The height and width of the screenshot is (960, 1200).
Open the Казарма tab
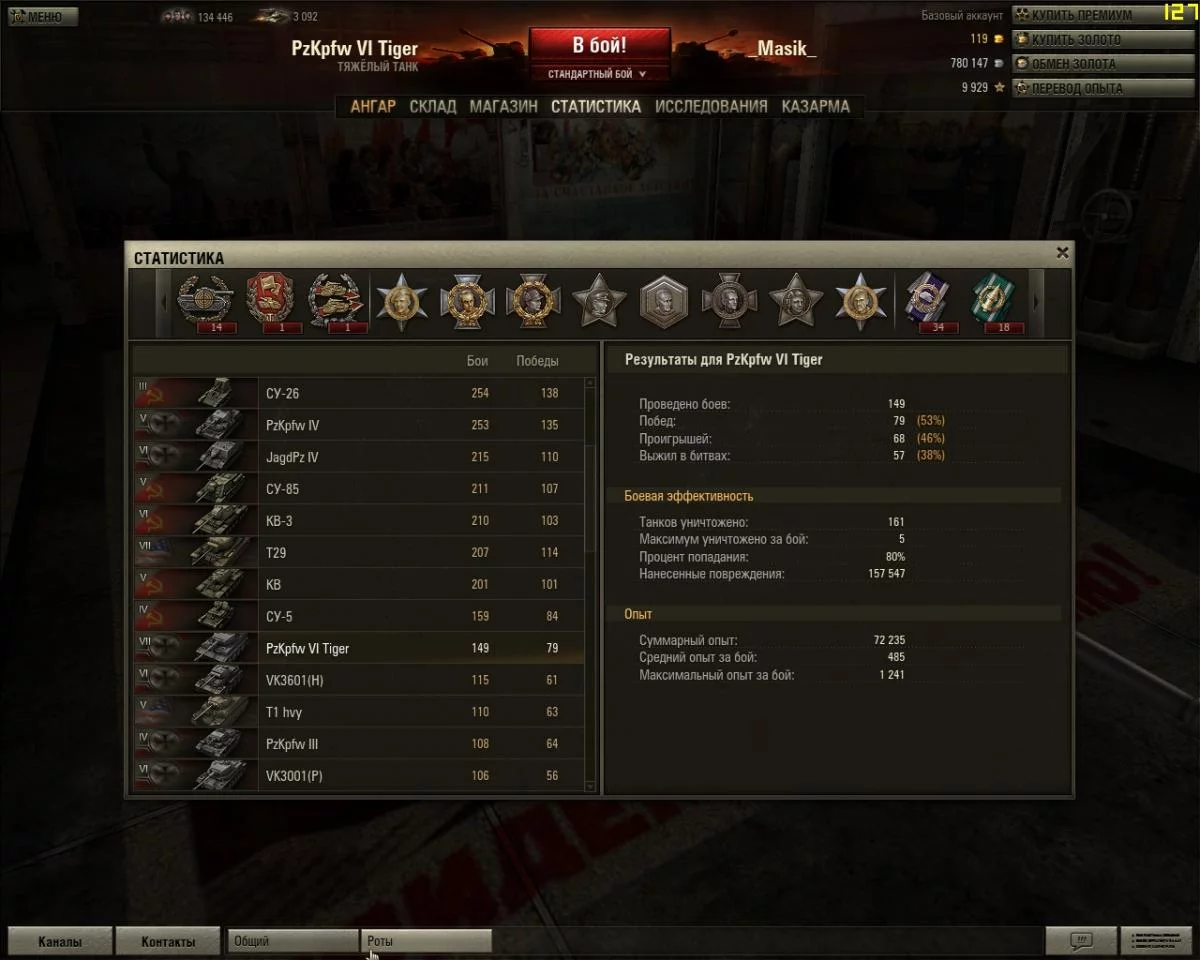[x=816, y=106]
